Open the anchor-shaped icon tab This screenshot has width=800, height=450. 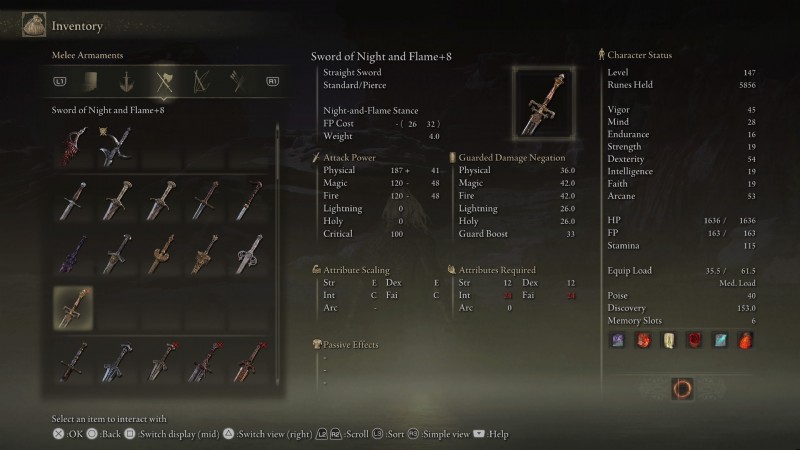127,82
